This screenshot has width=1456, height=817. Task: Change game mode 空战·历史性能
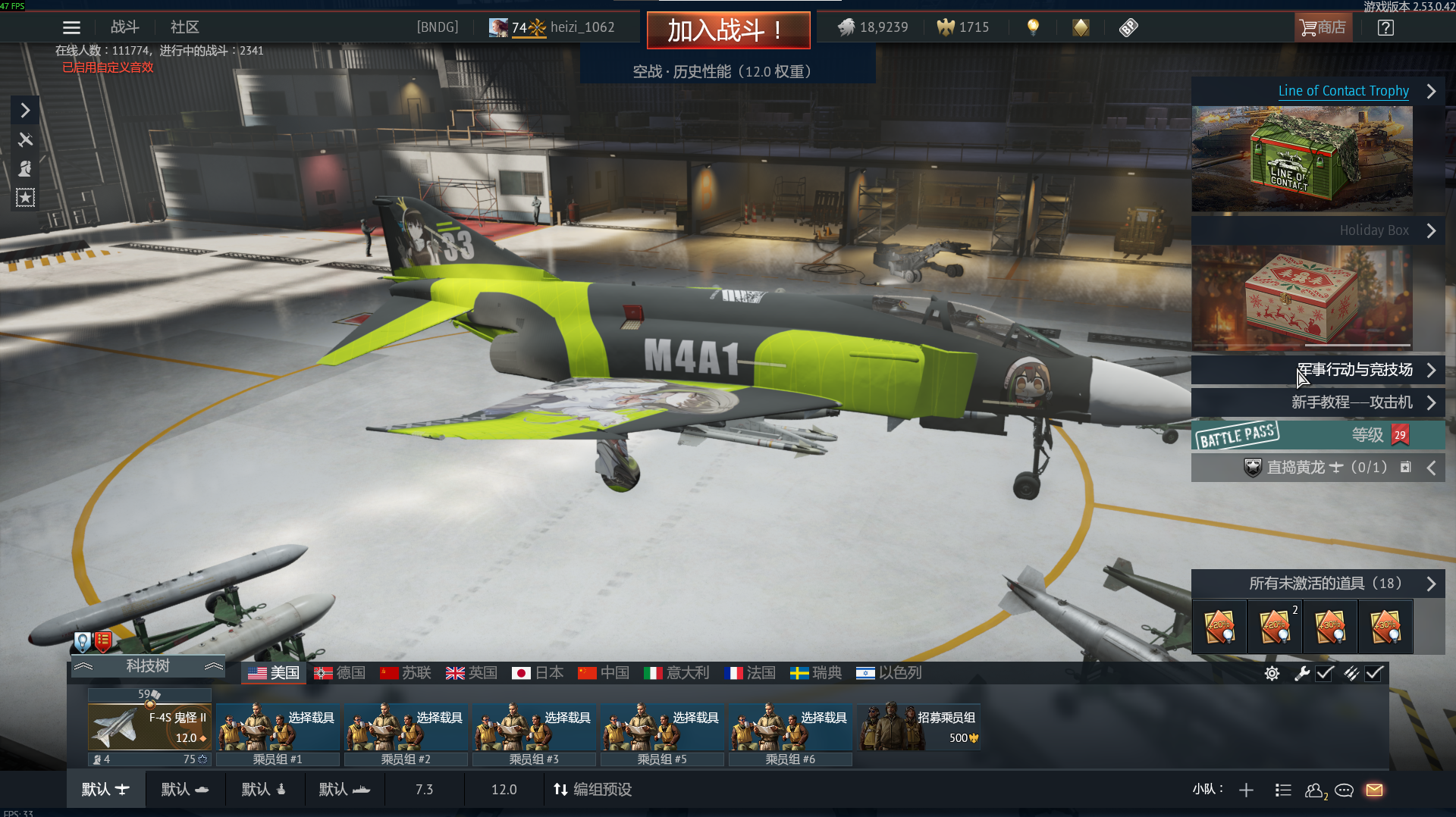click(723, 71)
